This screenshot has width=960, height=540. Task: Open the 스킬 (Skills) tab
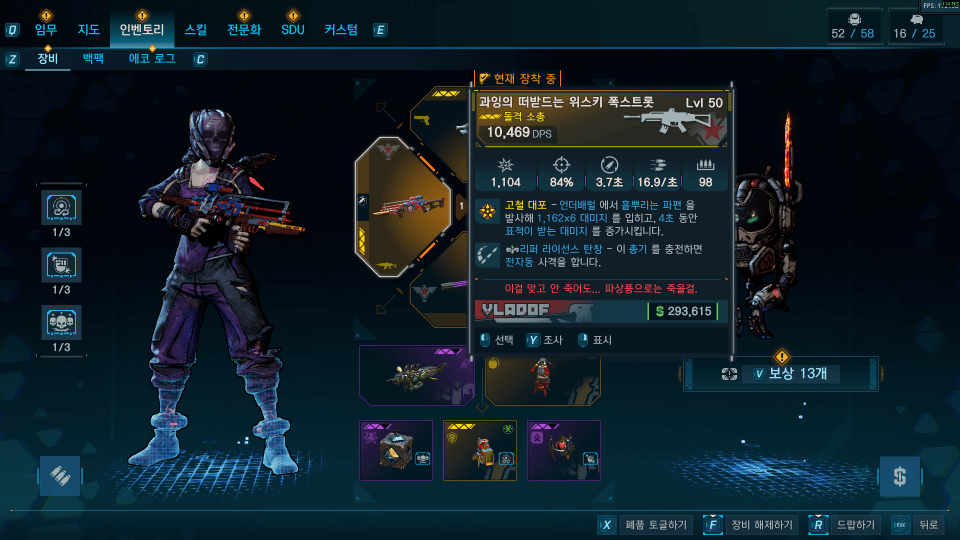pos(196,30)
